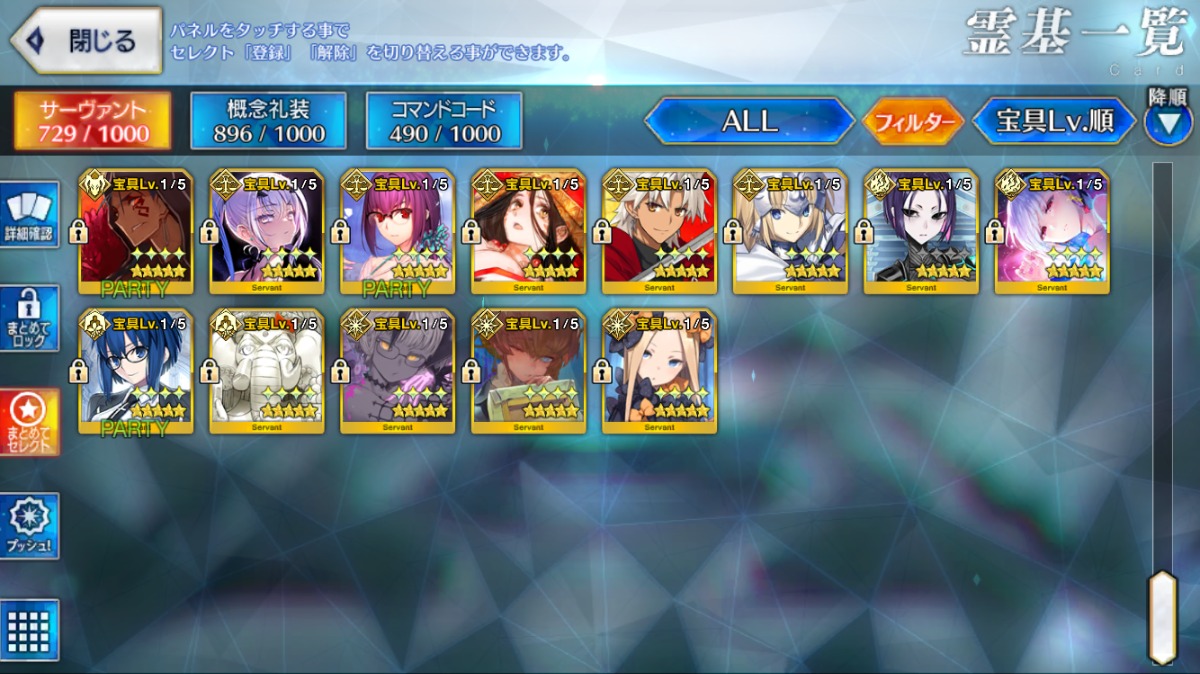The image size is (1200, 674).
Task: Open 詳細確認 detail check
Action: tap(30, 214)
